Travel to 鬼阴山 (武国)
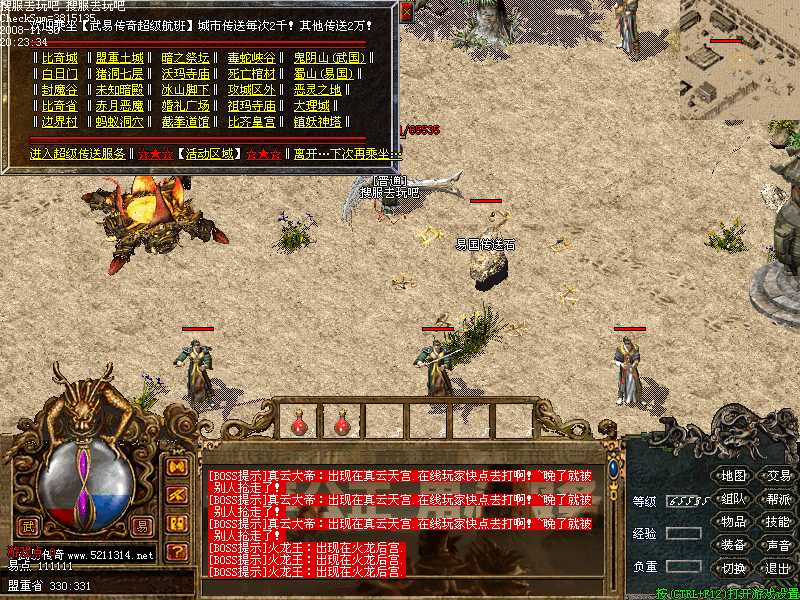Screen dimensions: 800x600 pos(328,58)
